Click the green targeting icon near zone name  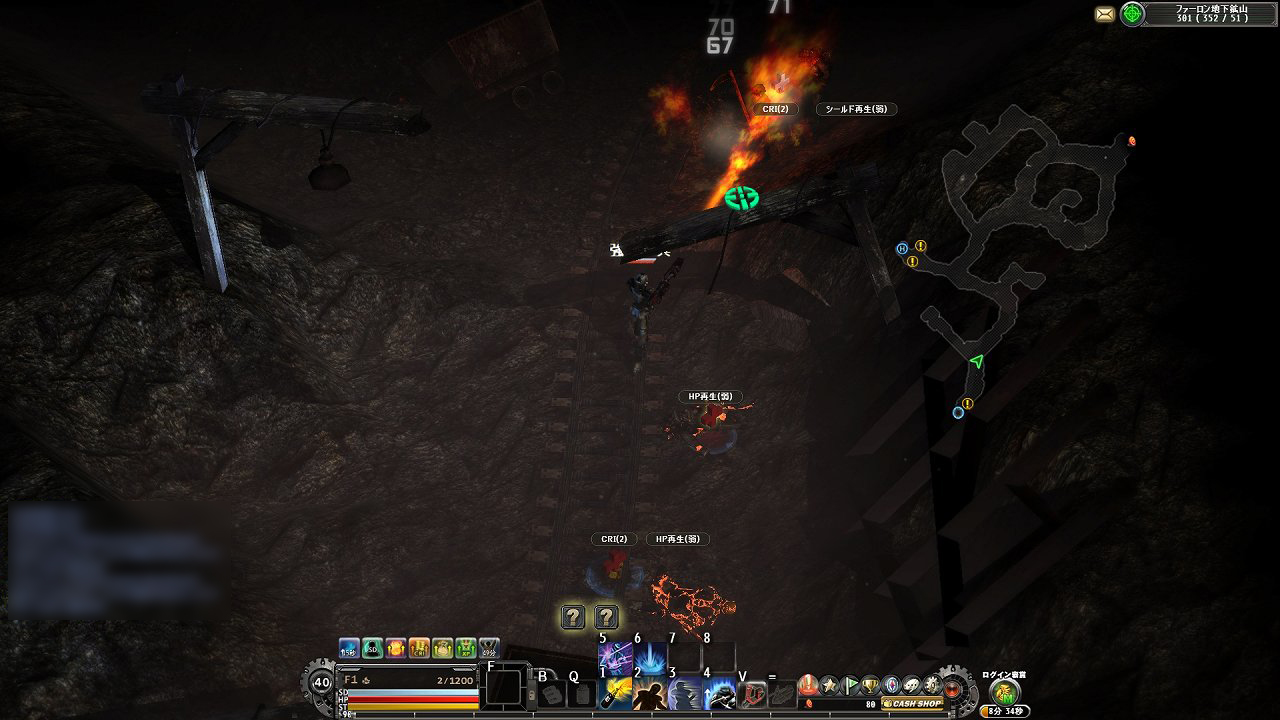pyautogui.click(x=1131, y=13)
